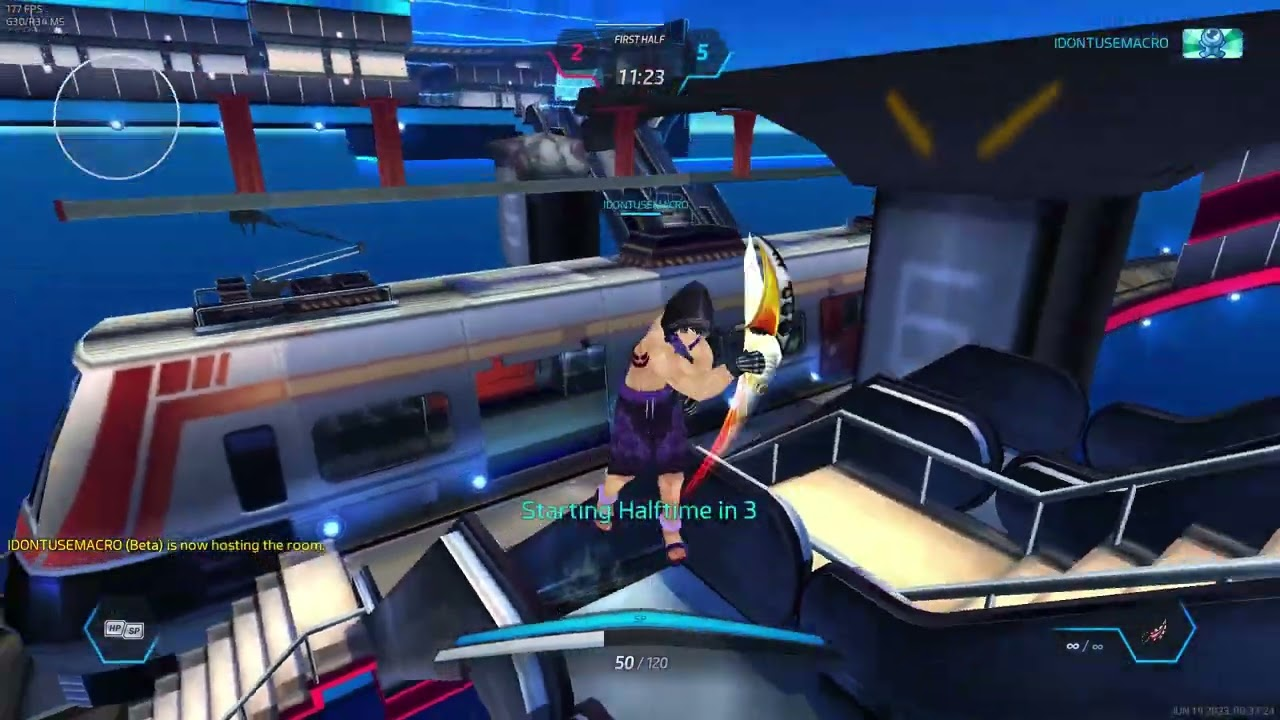Select the IDONTUSEMACRO player avatar icon
The width and height of the screenshot is (1280, 720).
[x=1212, y=44]
